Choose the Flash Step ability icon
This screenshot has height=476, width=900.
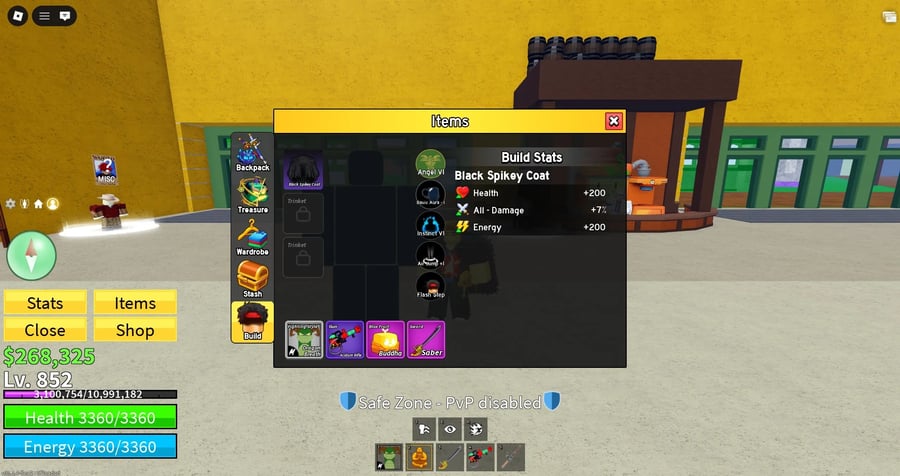[429, 286]
